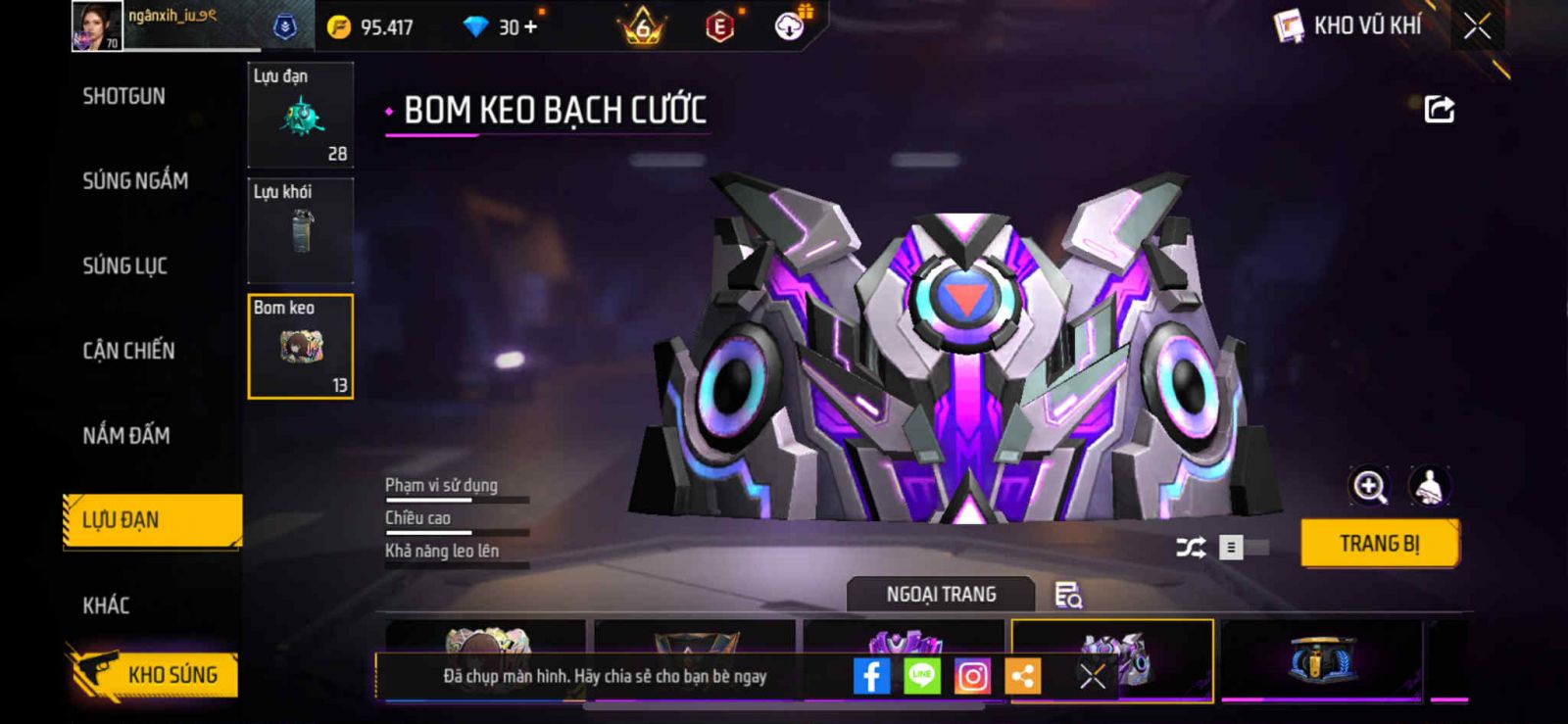Share the screenshot to Facebook
The height and width of the screenshot is (724, 1568).
pos(871,676)
